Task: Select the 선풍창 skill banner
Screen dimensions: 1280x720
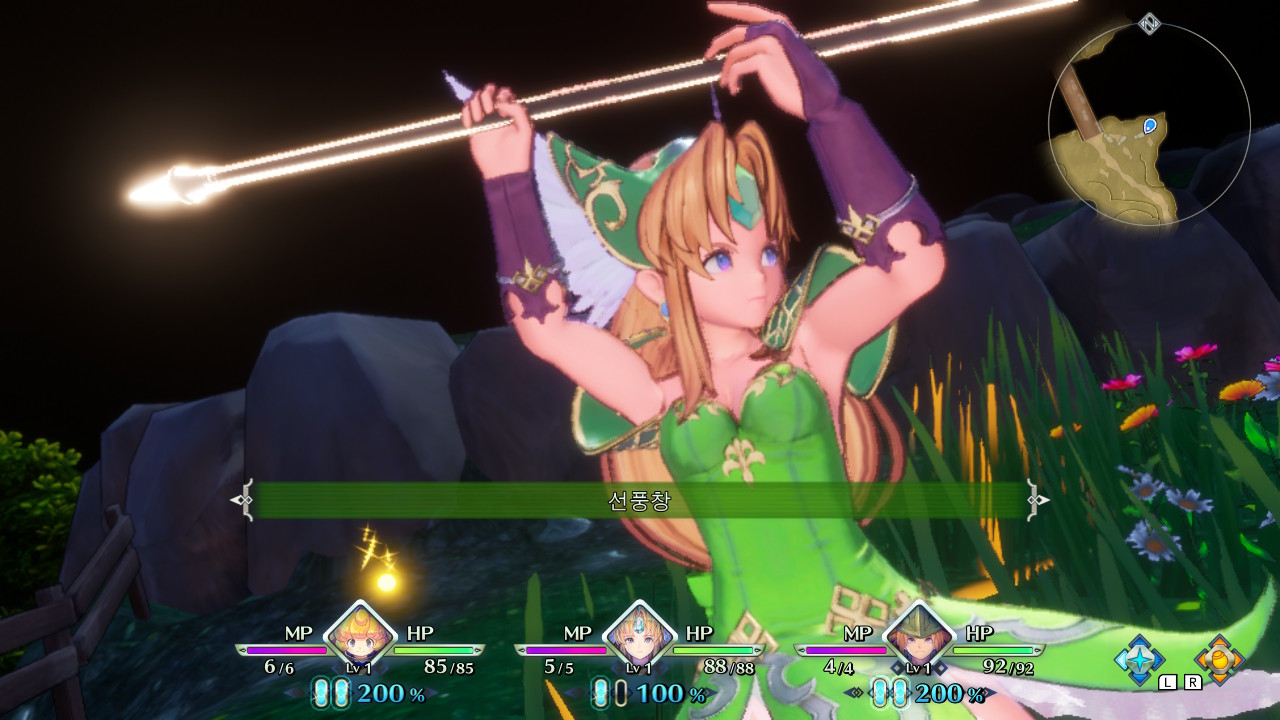Action: (640, 497)
